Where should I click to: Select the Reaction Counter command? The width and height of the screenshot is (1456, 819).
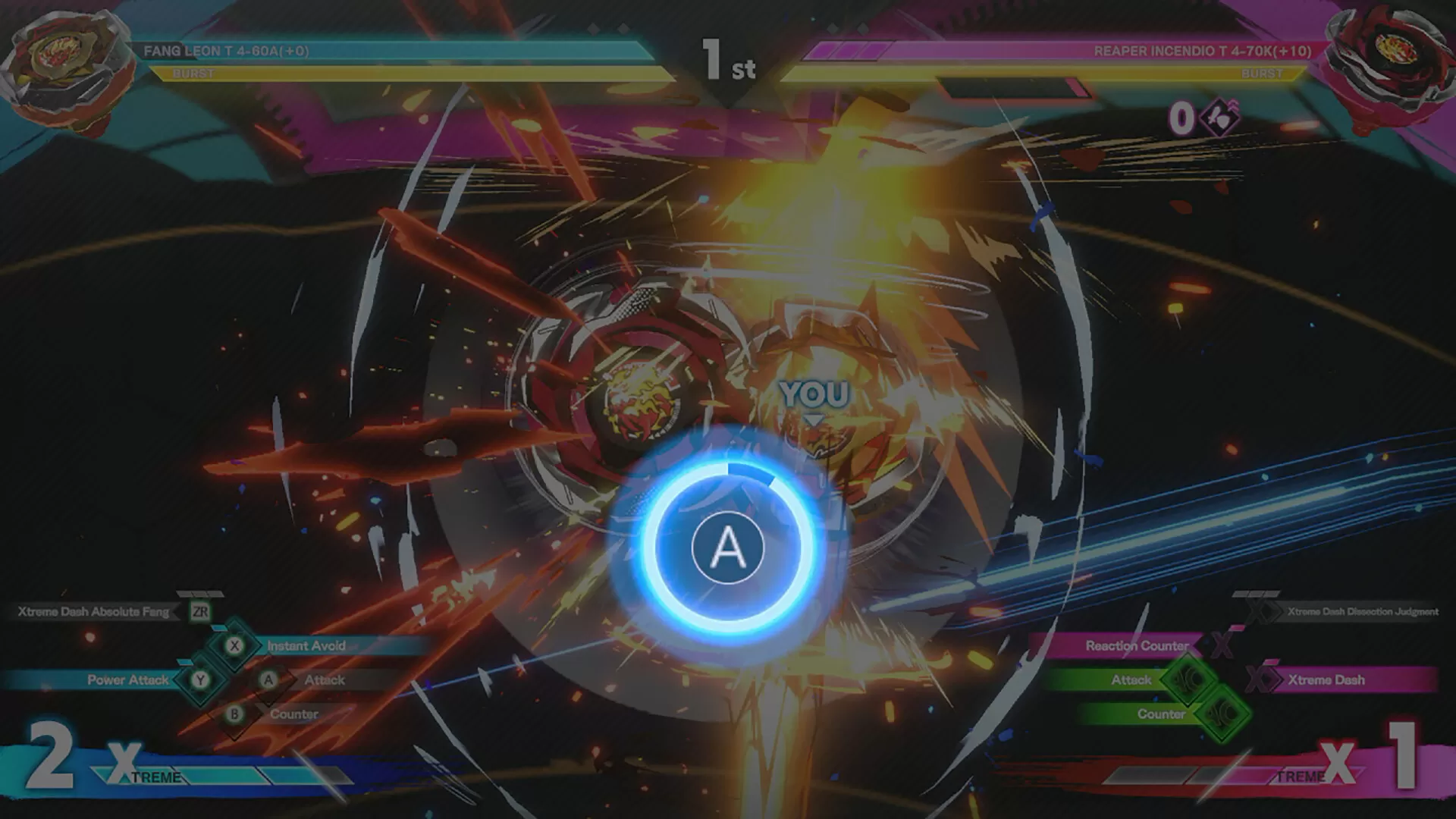point(1137,646)
